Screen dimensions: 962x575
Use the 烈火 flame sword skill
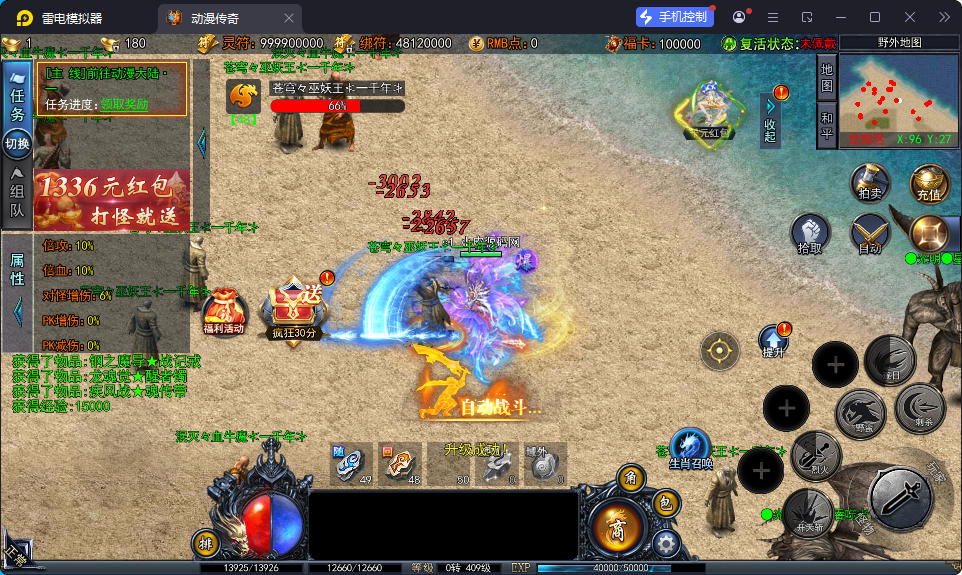point(815,455)
